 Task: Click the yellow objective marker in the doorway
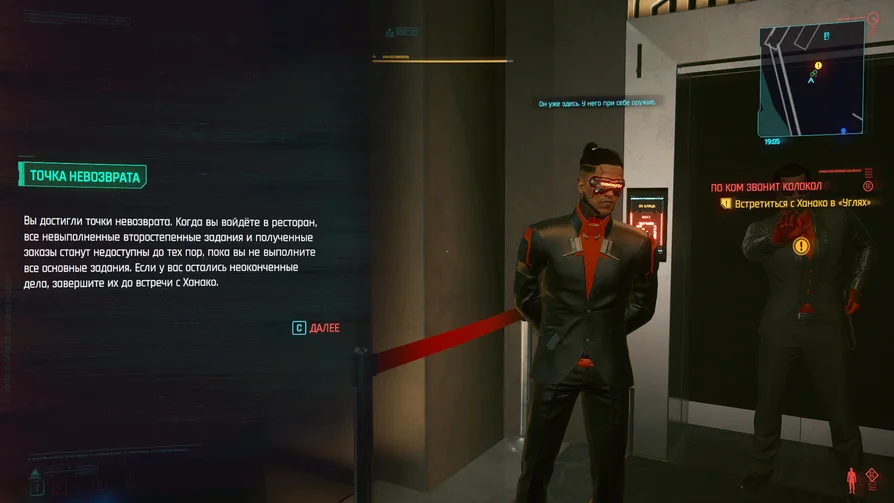800,245
